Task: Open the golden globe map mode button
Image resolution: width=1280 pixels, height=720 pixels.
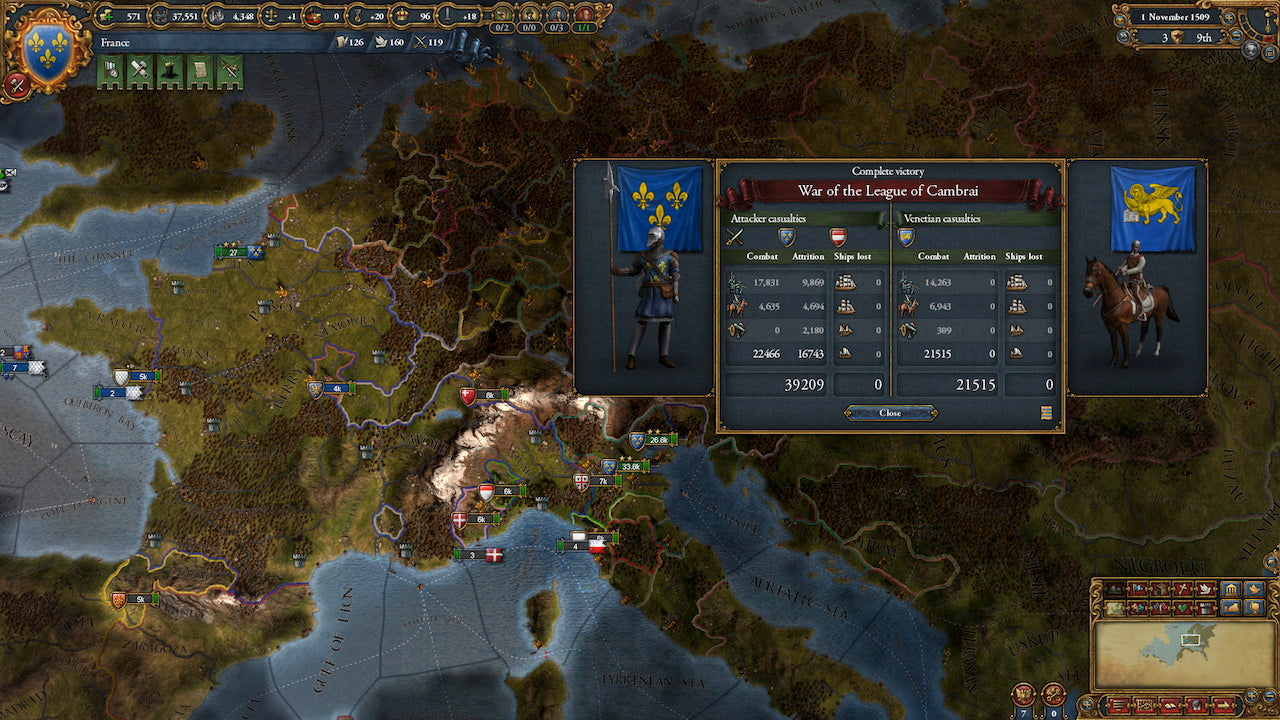Action: tap(1255, 607)
